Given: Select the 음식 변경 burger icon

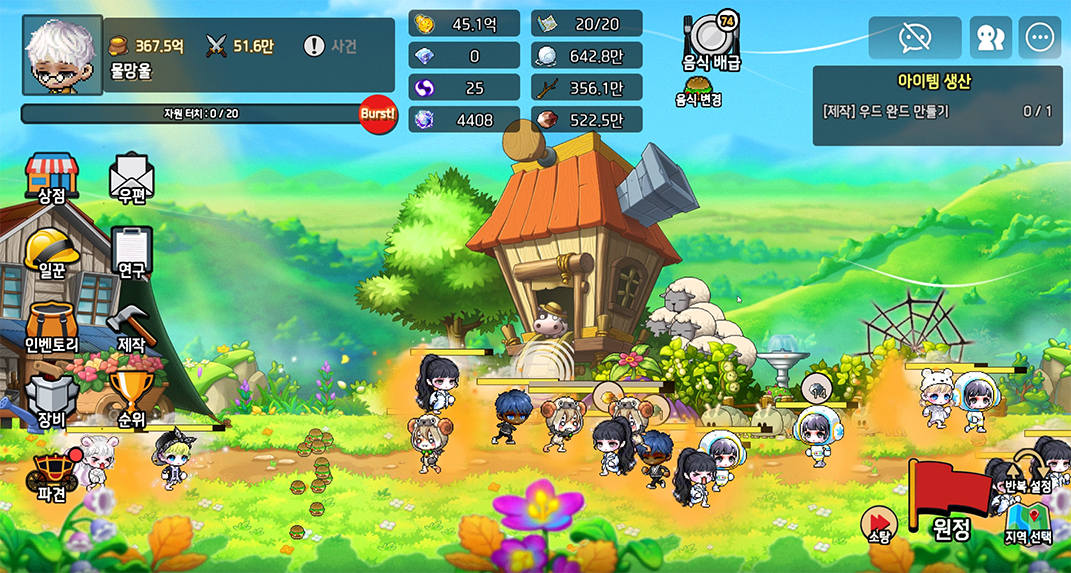Looking at the screenshot, I should click(699, 91).
